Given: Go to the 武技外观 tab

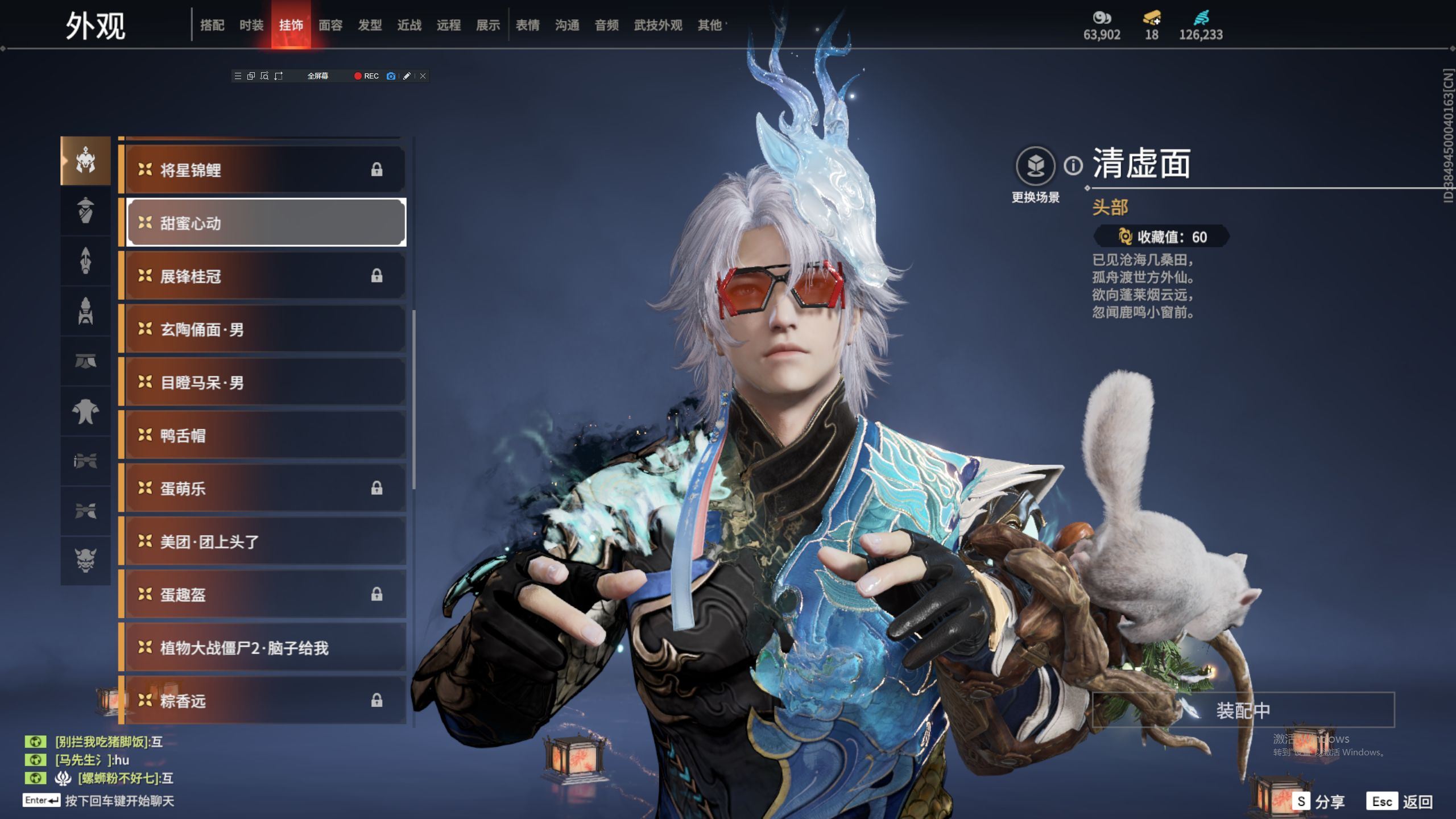Looking at the screenshot, I should click(x=658, y=25).
